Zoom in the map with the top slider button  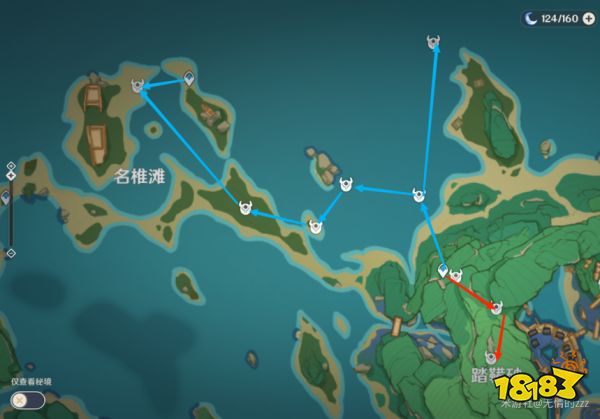pyautogui.click(x=10, y=164)
